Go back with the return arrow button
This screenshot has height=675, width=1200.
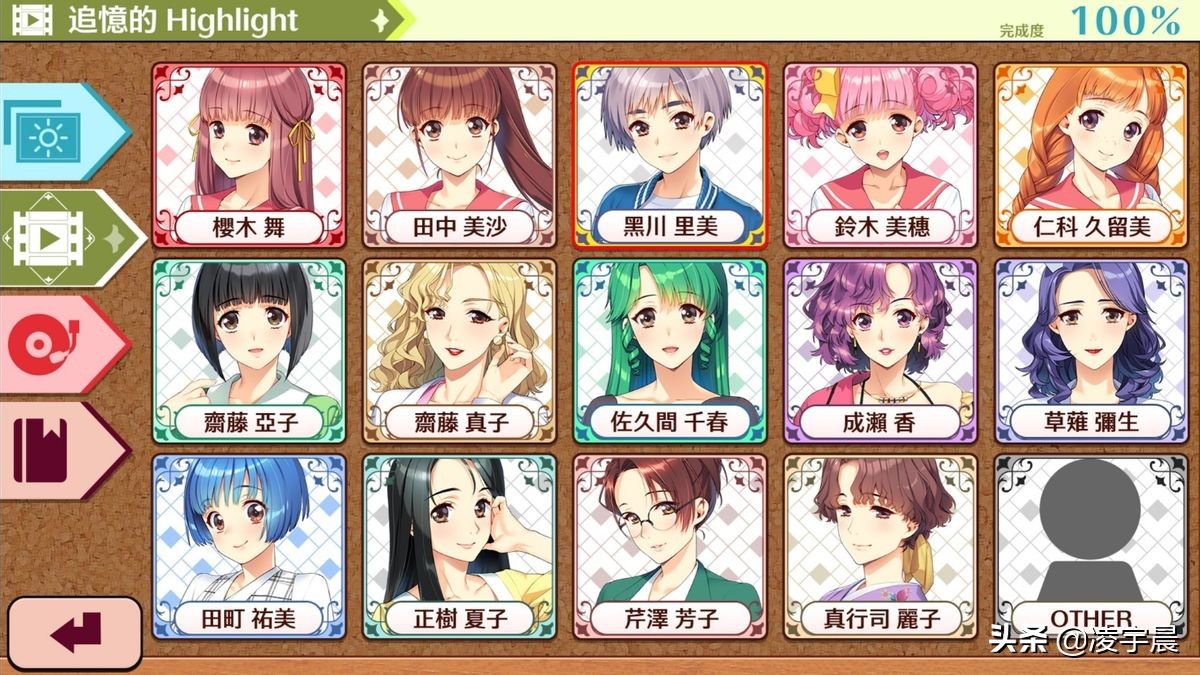(x=74, y=633)
